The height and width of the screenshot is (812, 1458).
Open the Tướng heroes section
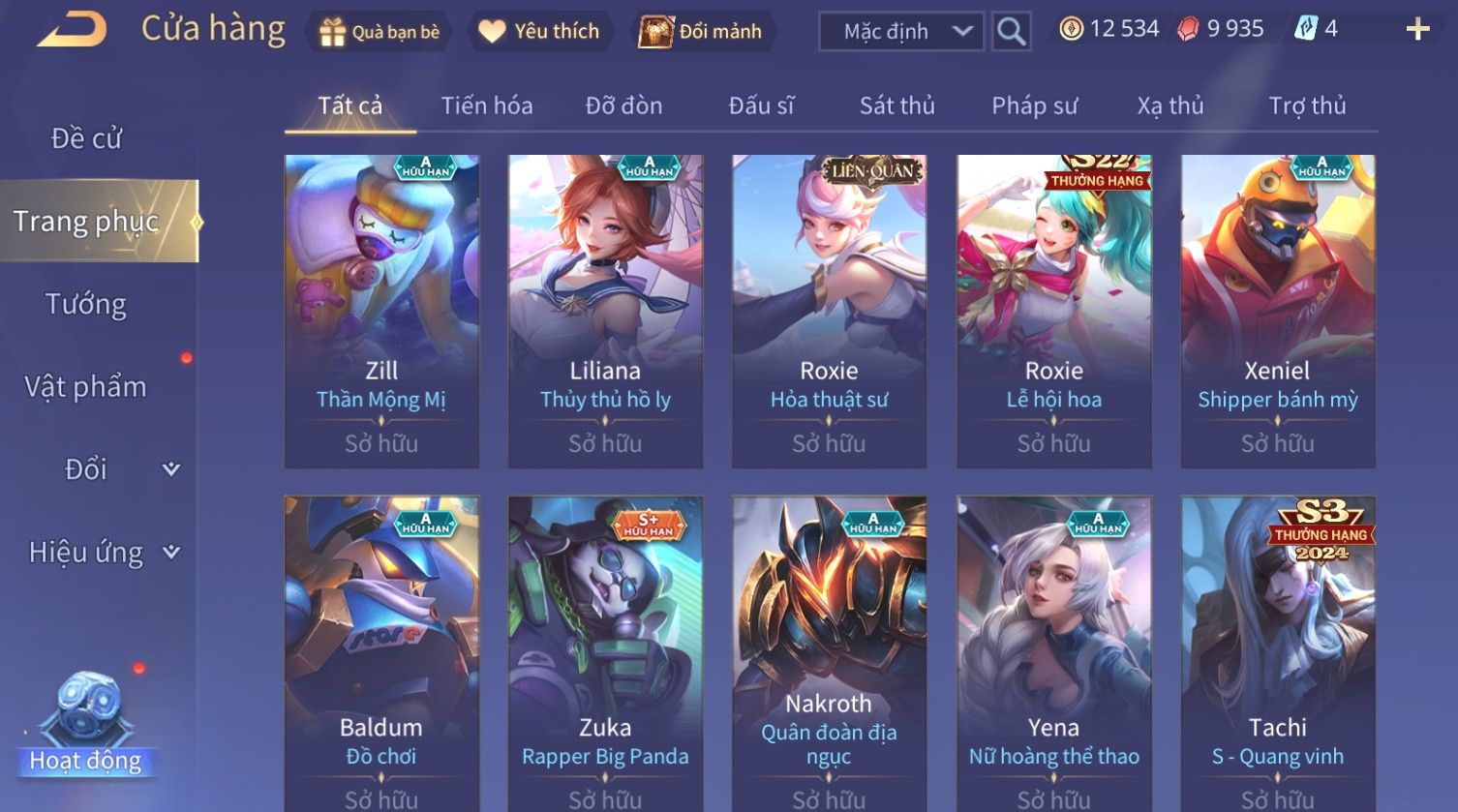86,304
